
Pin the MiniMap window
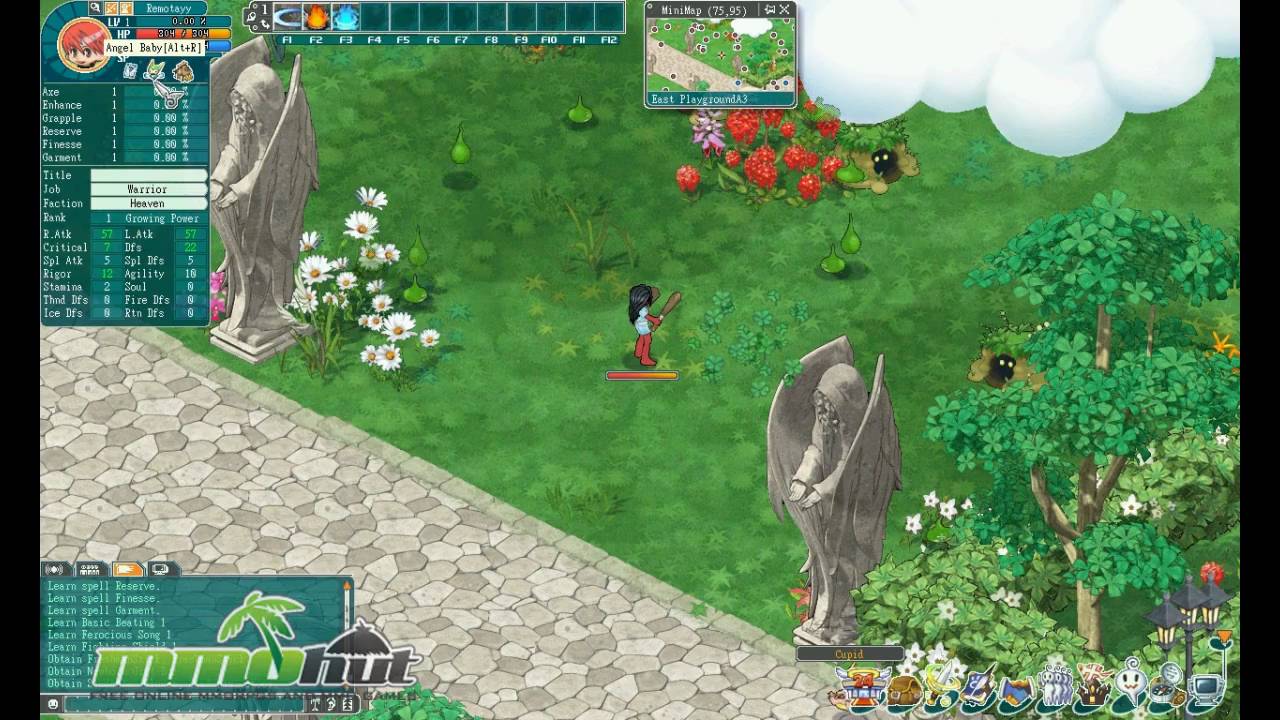tap(770, 9)
